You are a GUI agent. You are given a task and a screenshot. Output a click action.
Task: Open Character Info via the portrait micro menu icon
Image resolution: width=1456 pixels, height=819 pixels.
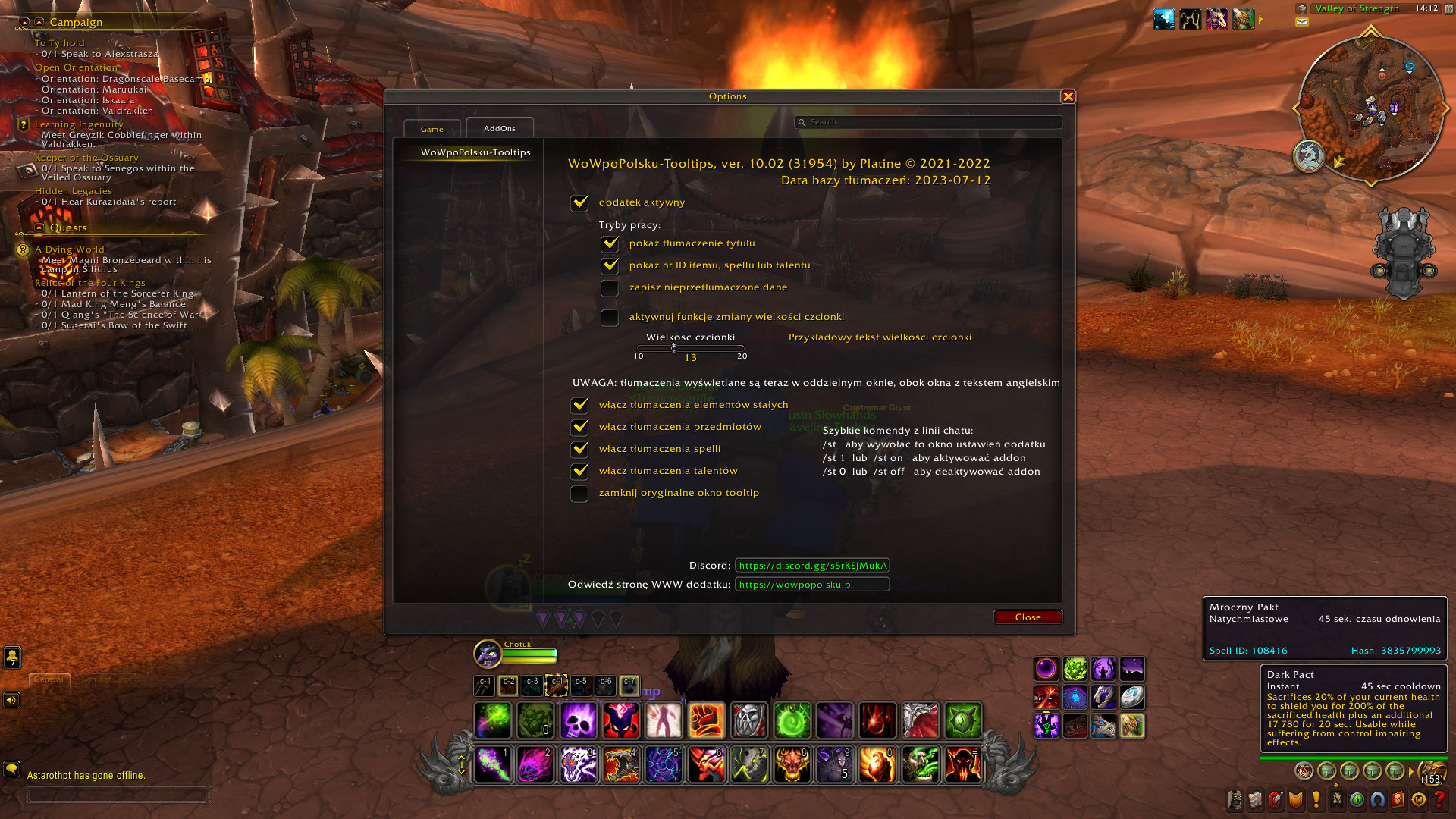point(1235,799)
